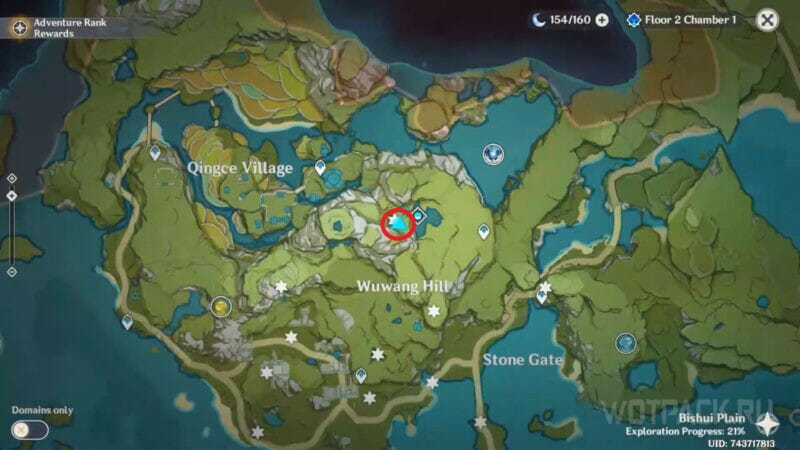Select the Statue of the Seven marker

click(x=492, y=153)
